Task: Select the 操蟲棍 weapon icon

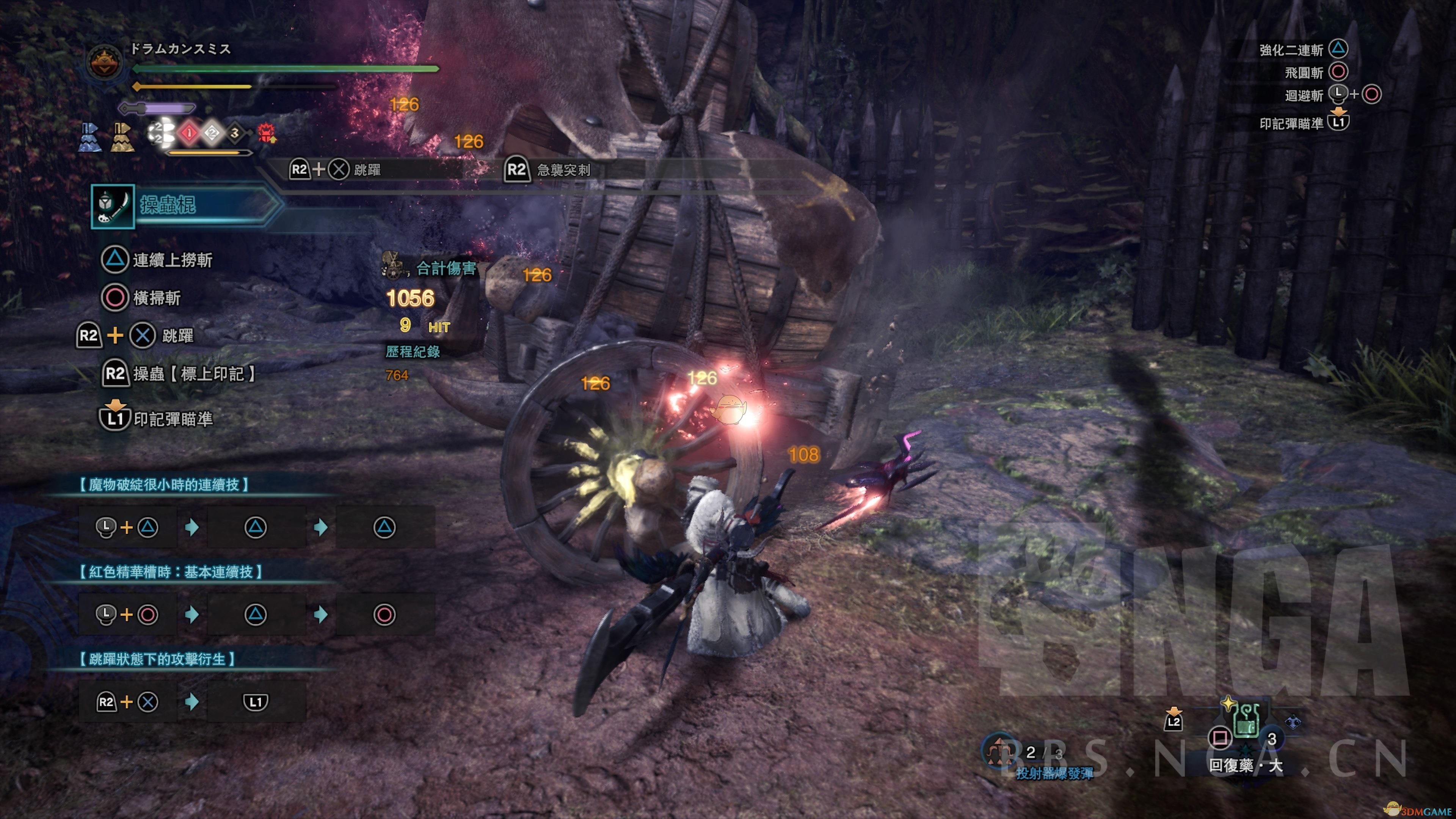Action: (113, 206)
